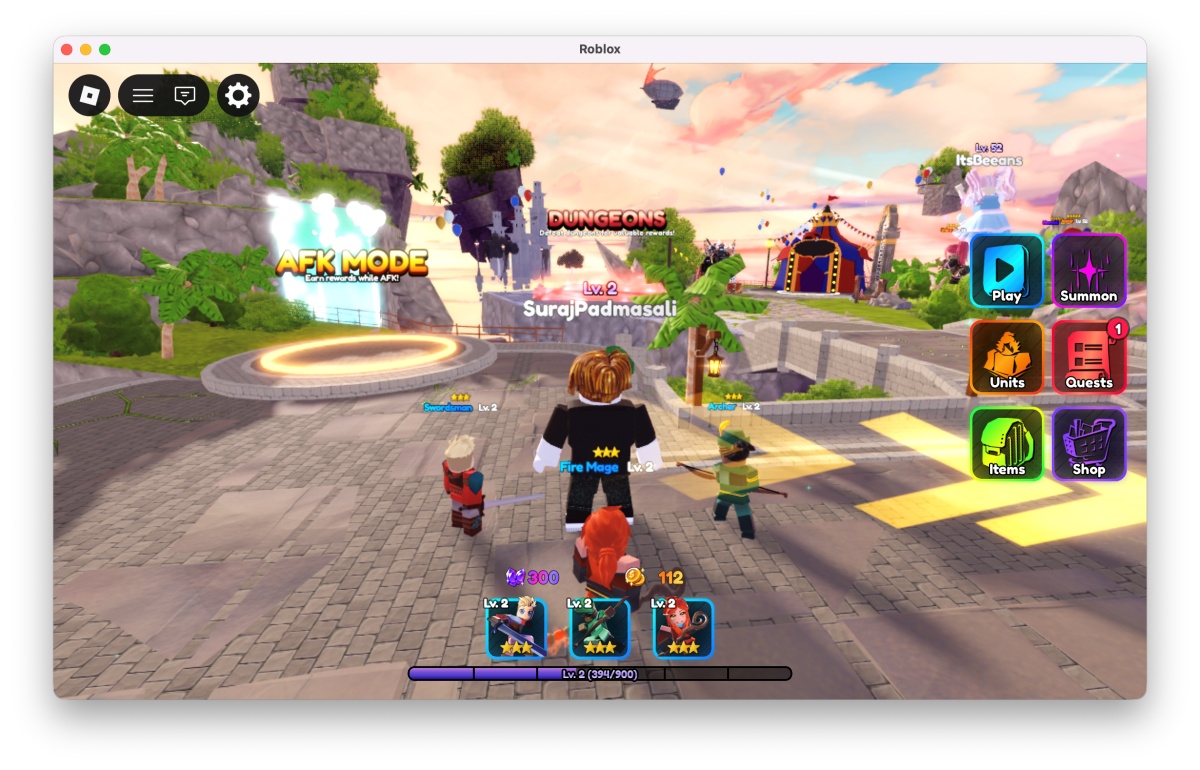
Task: Open the Quests list
Action: [x=1089, y=357]
